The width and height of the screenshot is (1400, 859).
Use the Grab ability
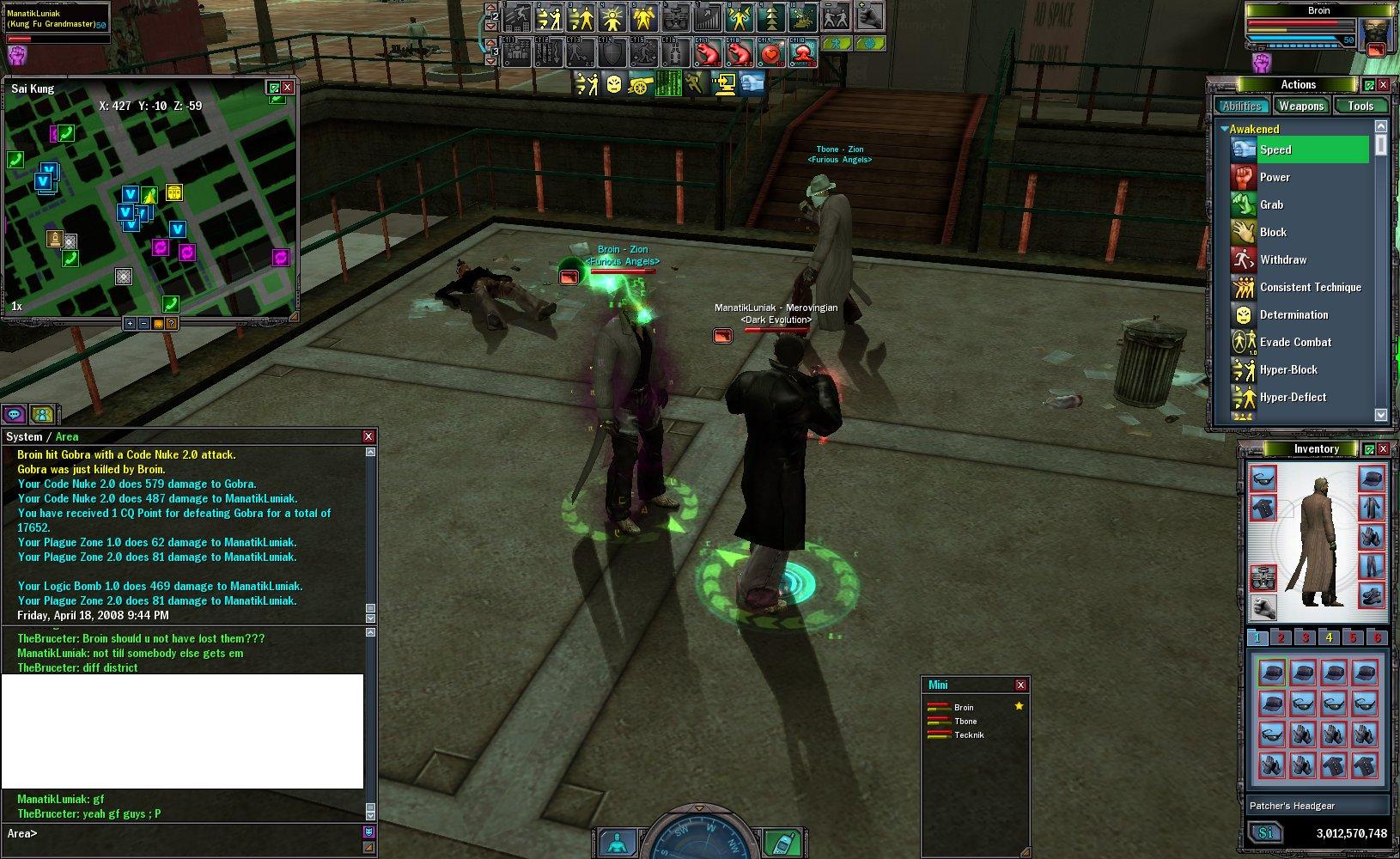1271,204
